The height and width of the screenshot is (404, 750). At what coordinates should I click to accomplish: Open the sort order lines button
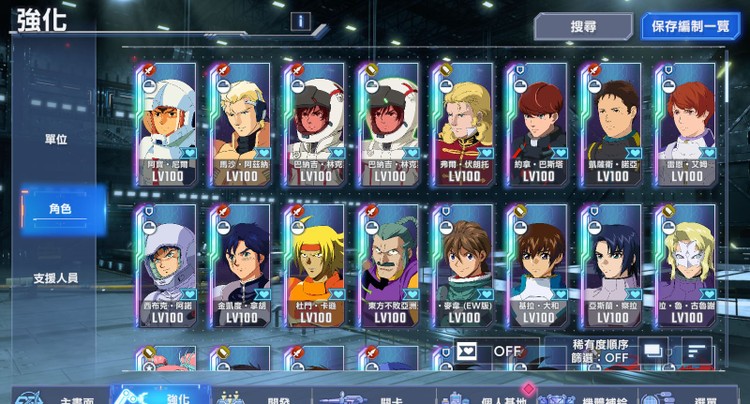pyautogui.click(x=695, y=351)
